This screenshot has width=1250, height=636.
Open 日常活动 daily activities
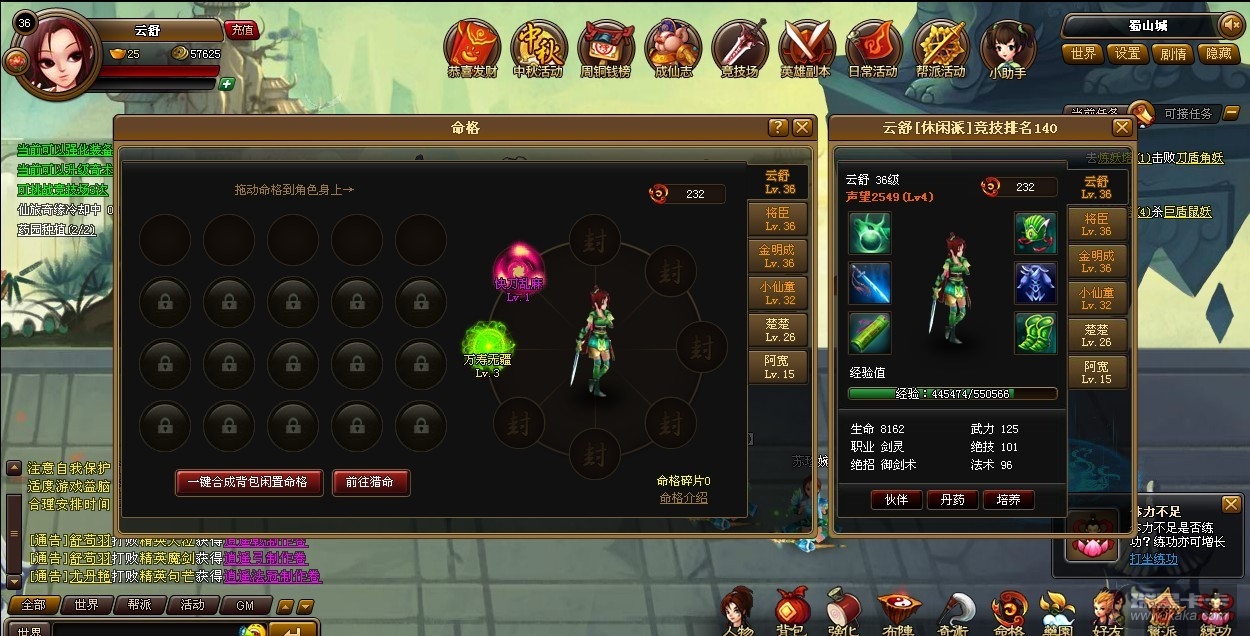873,46
